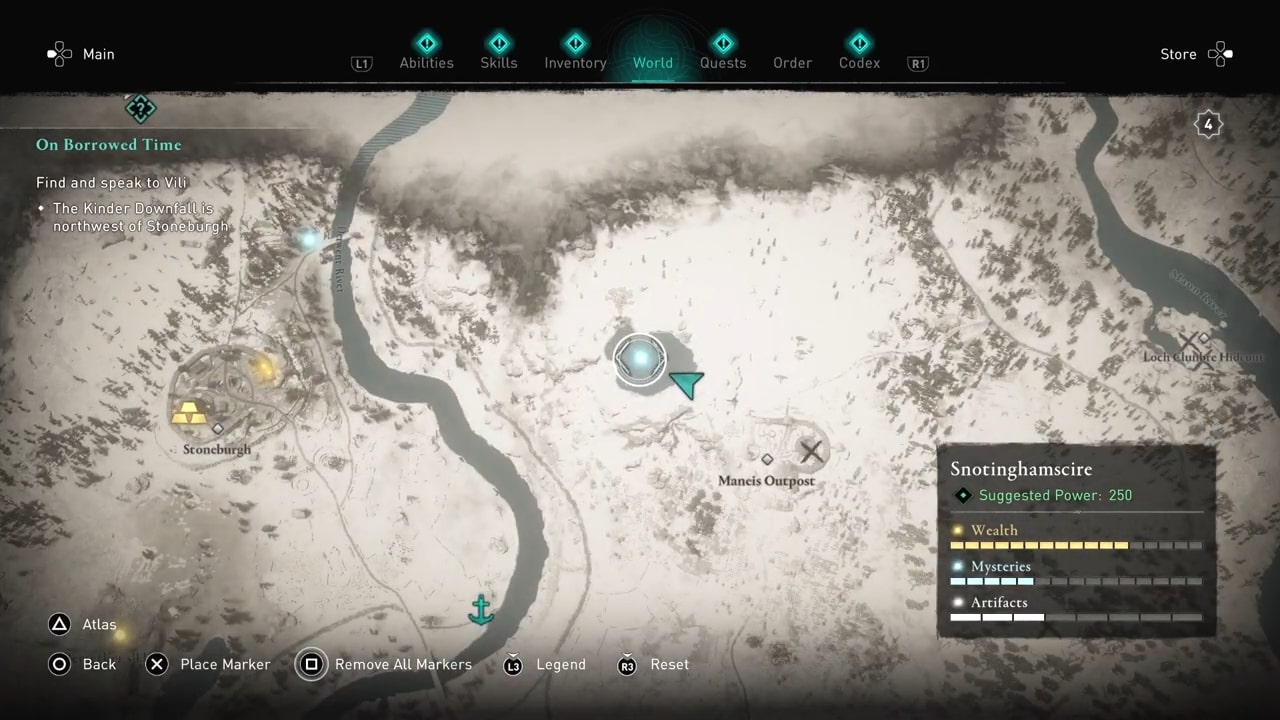Screen dimensions: 1280x720
Task: Select the Stoneburgh gold wealth marker
Action: tap(188, 412)
